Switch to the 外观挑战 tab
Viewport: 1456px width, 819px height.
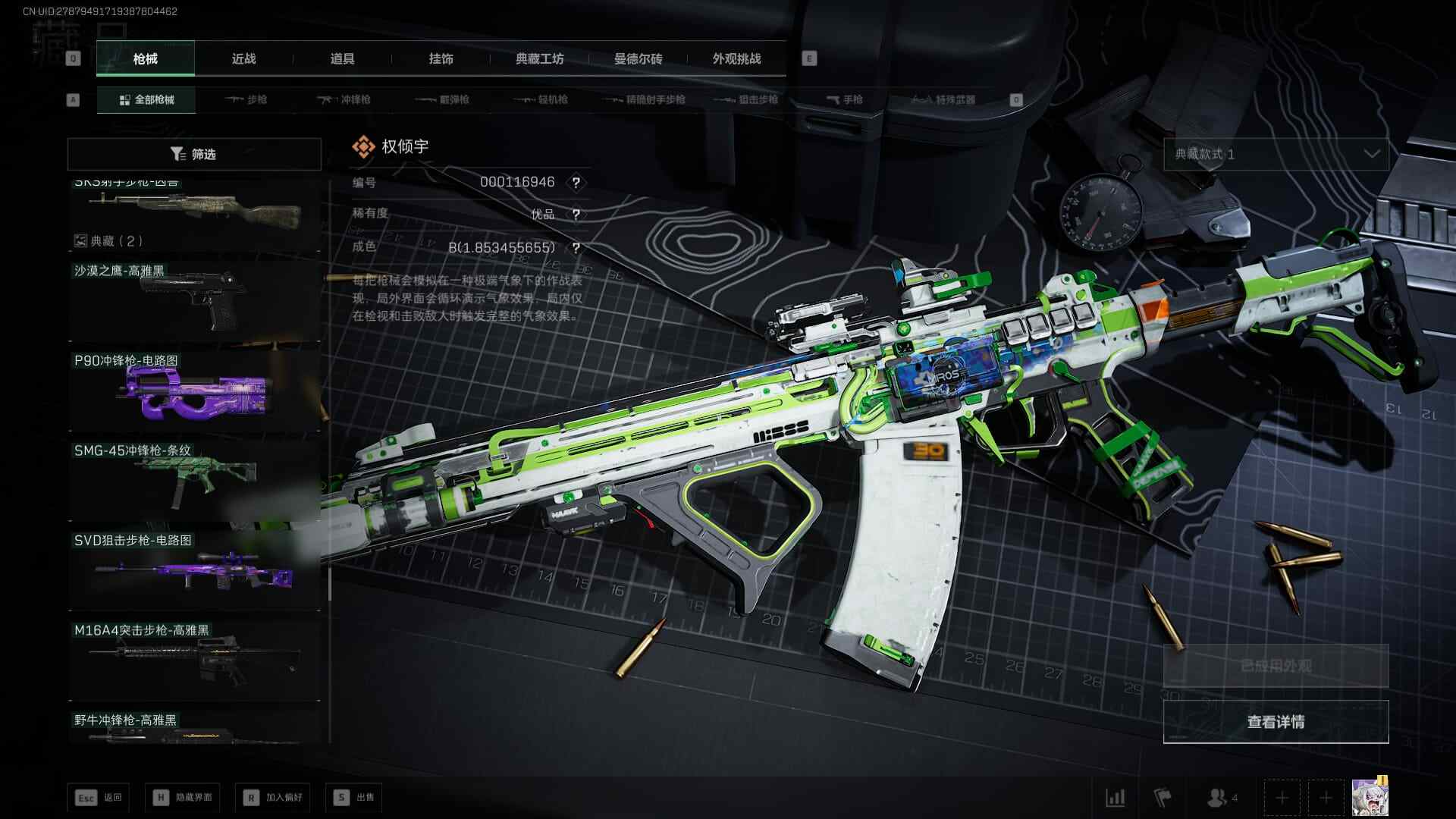[x=736, y=58]
